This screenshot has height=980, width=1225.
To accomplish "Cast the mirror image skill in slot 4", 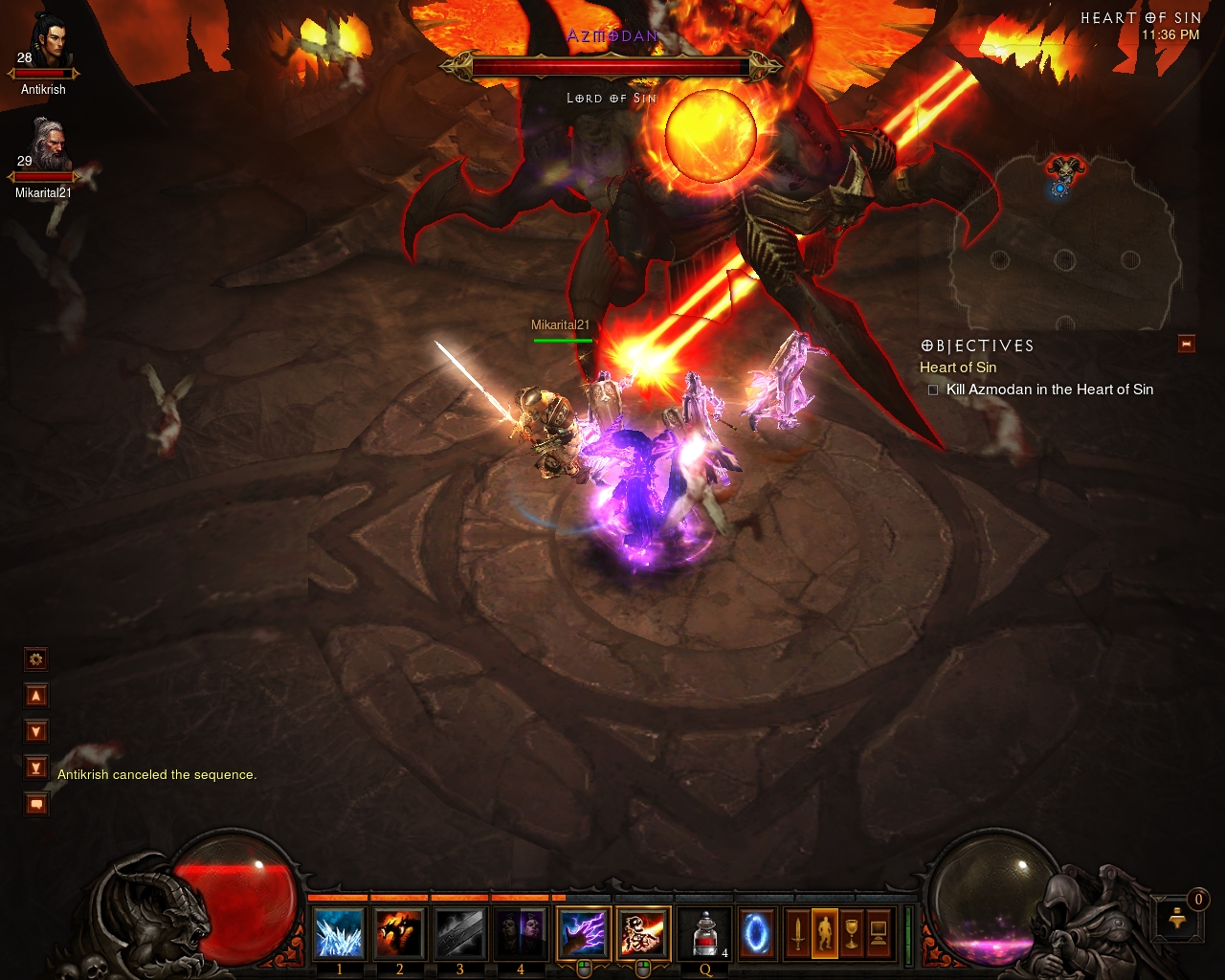I will tap(521, 933).
